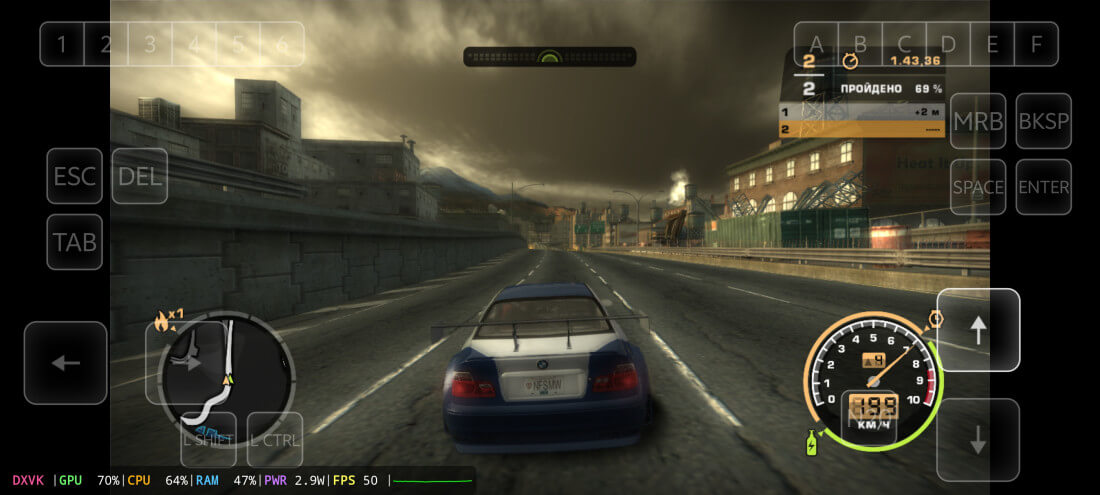Screen dimensions: 1100x495
Task: Tap the BKSP overlay button
Action: pyautogui.click(x=1043, y=121)
